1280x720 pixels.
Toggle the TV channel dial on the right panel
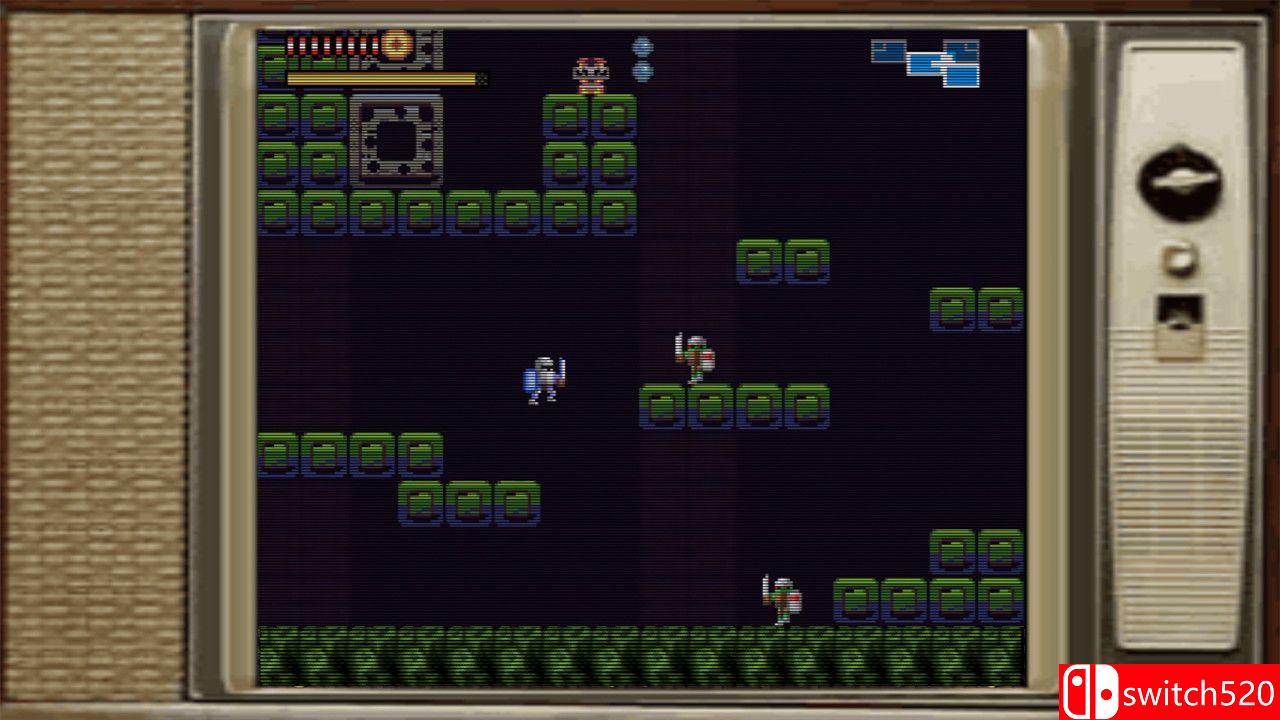tap(1180, 175)
